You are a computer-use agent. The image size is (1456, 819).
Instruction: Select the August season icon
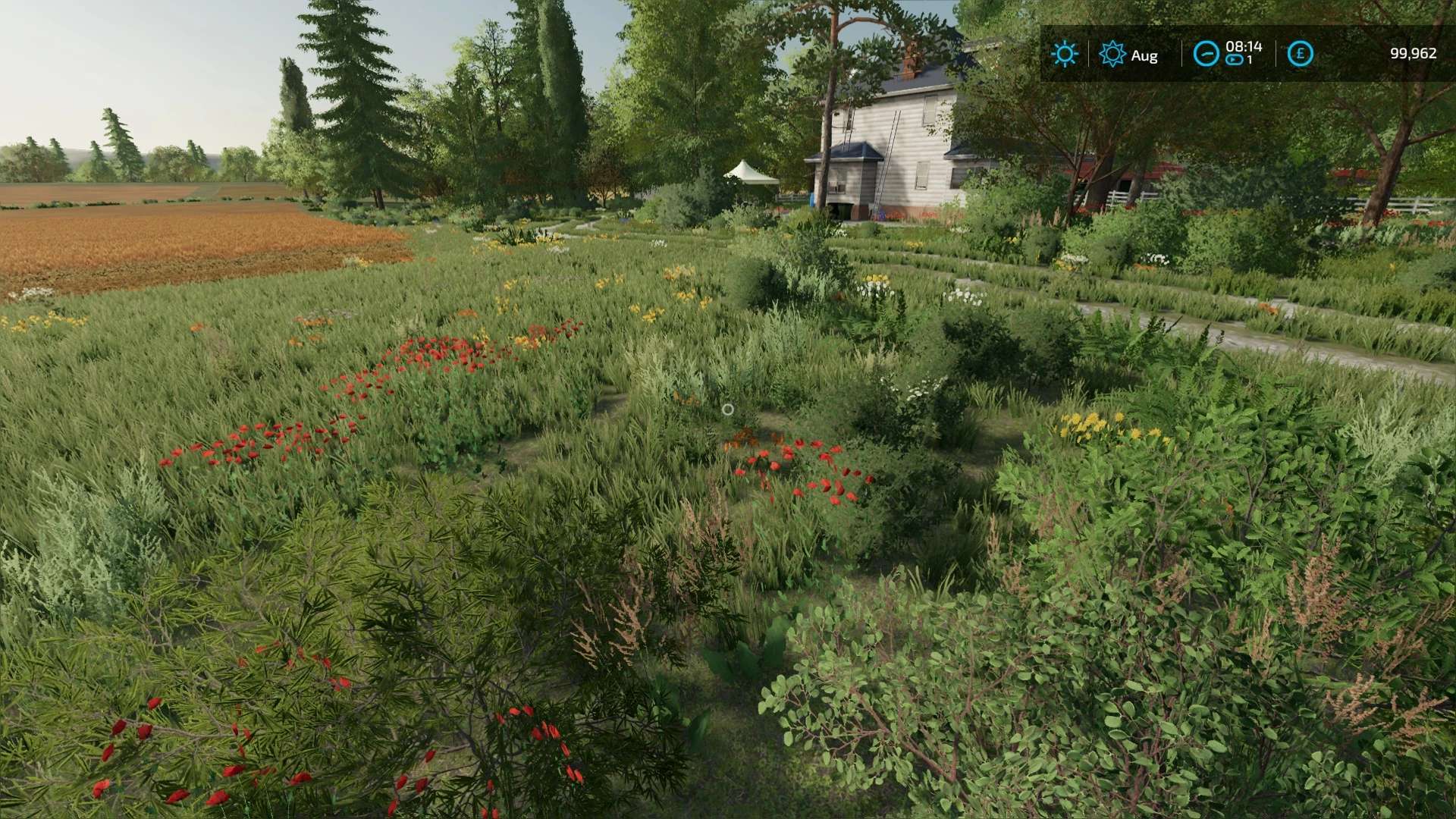tap(1112, 54)
